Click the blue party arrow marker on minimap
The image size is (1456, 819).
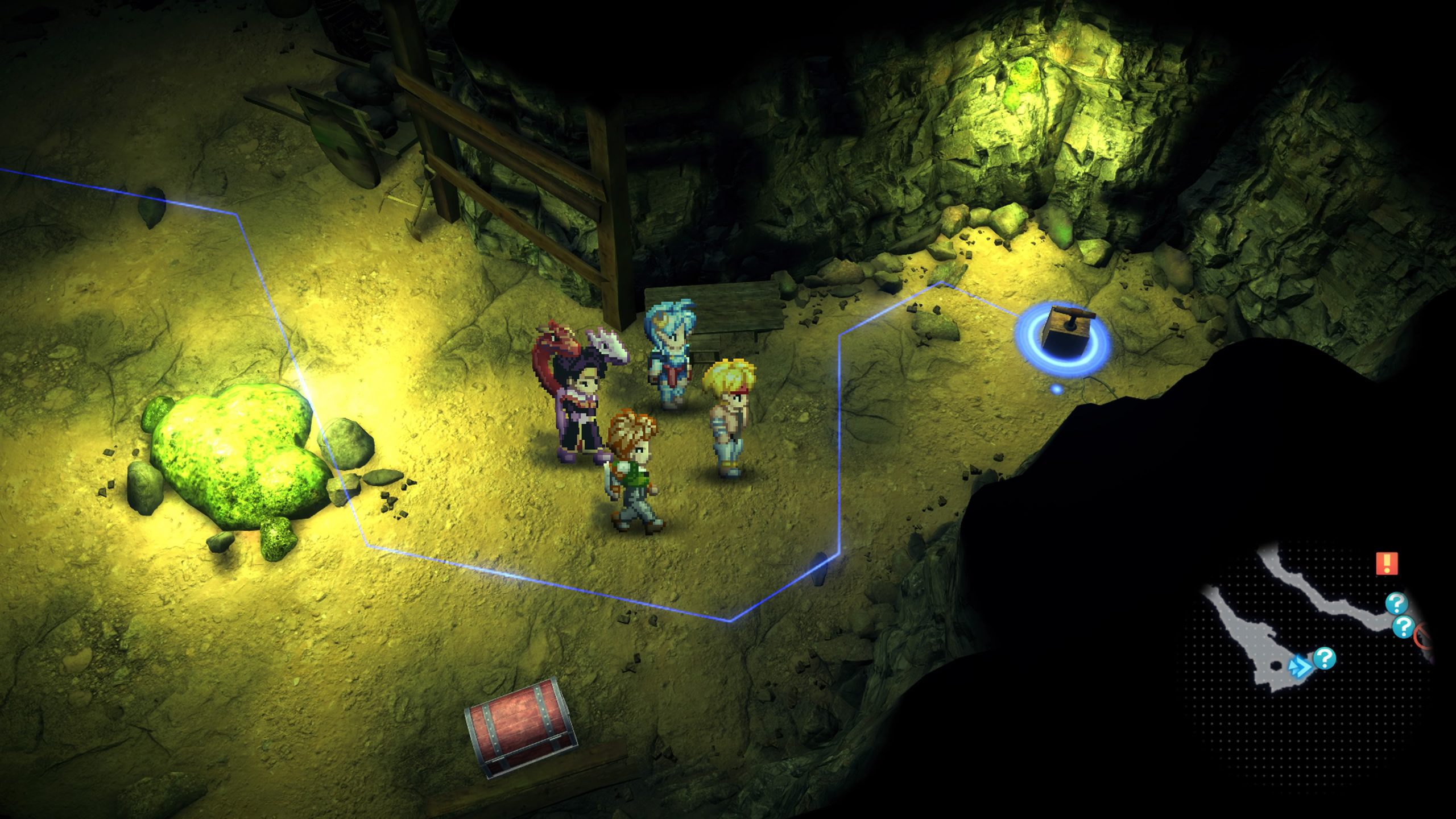click(x=1299, y=665)
